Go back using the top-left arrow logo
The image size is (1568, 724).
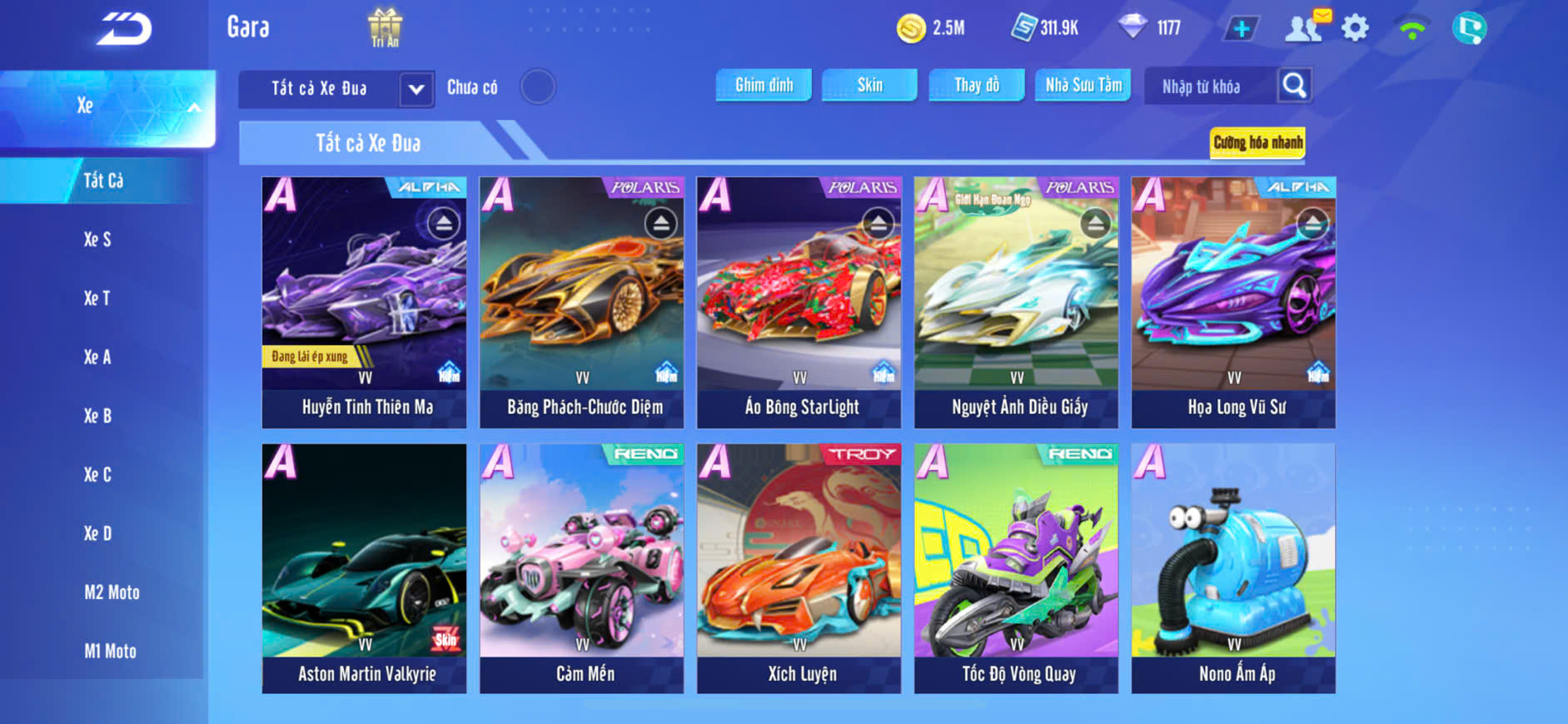124,29
